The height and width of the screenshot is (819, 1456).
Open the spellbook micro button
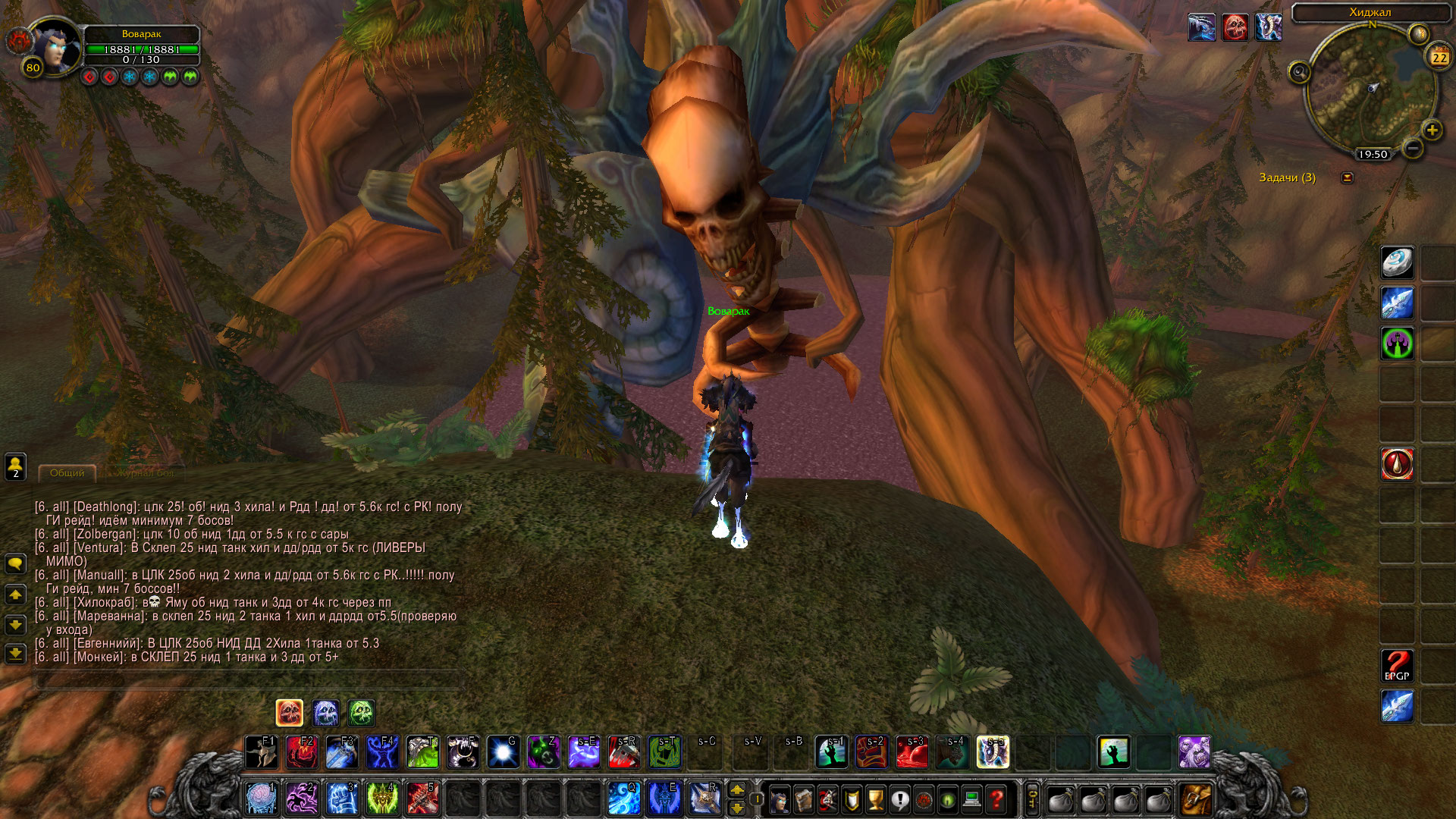click(x=803, y=799)
